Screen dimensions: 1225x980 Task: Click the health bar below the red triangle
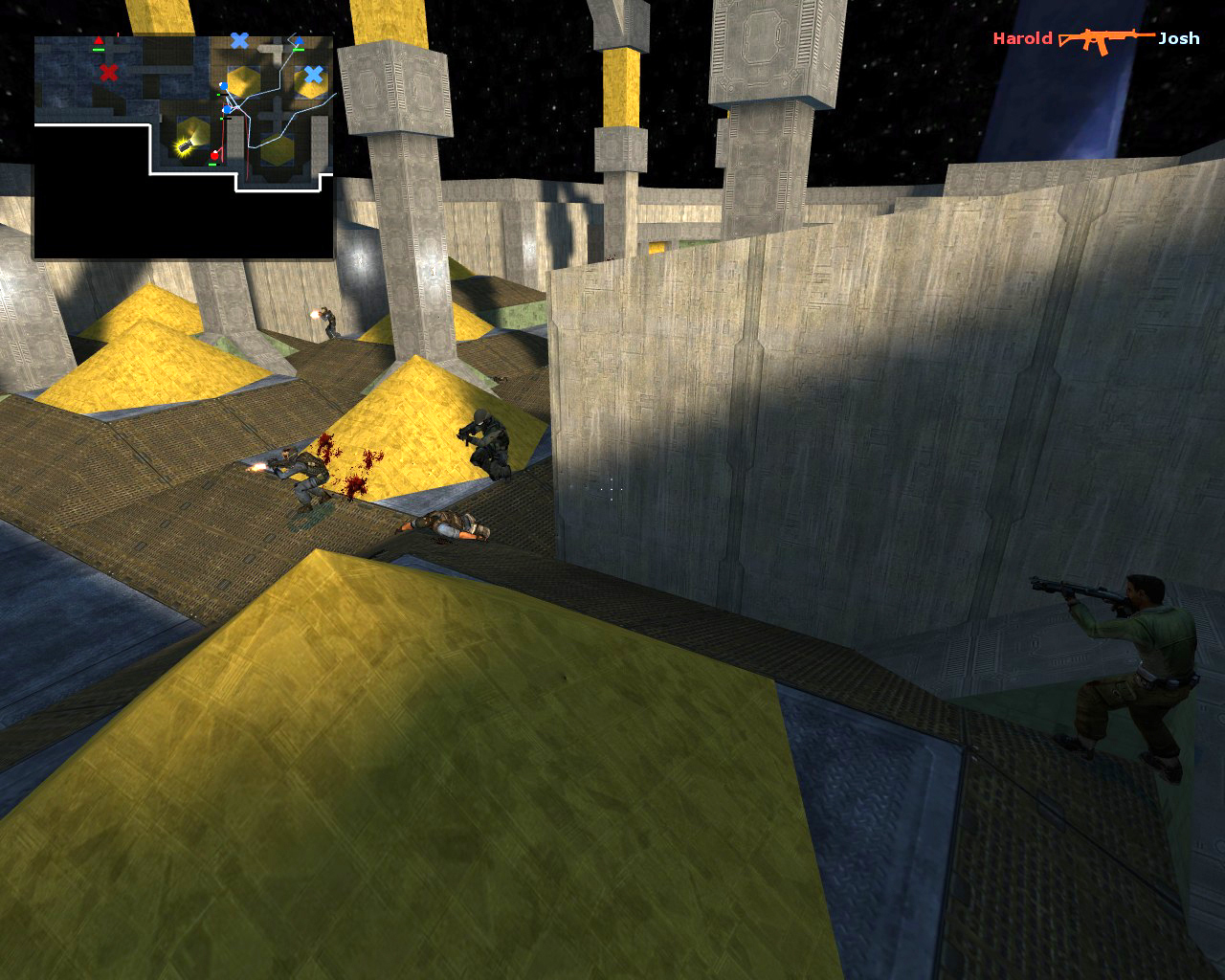click(x=99, y=49)
